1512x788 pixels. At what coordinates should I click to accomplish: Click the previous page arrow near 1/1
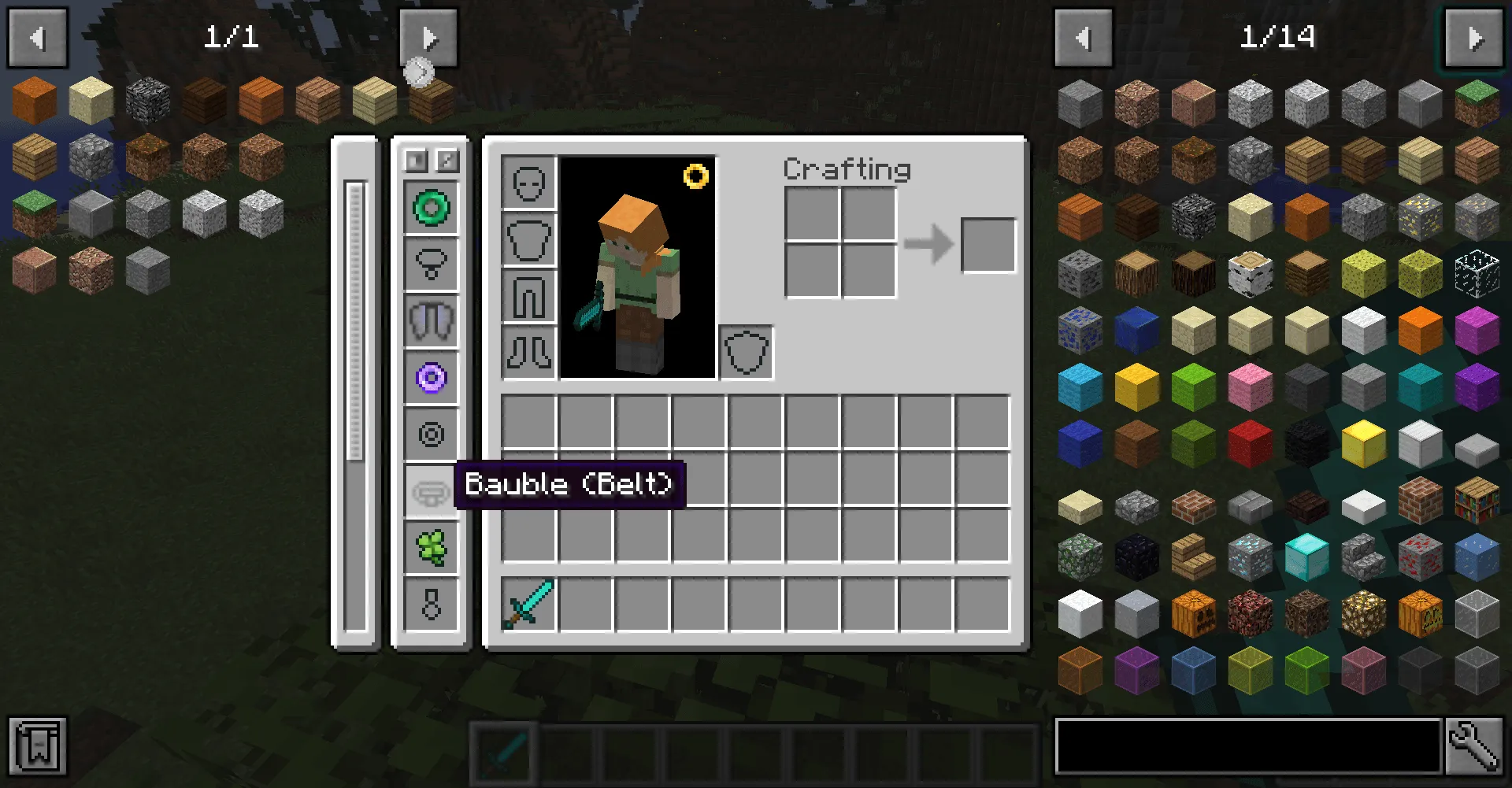[x=37, y=37]
